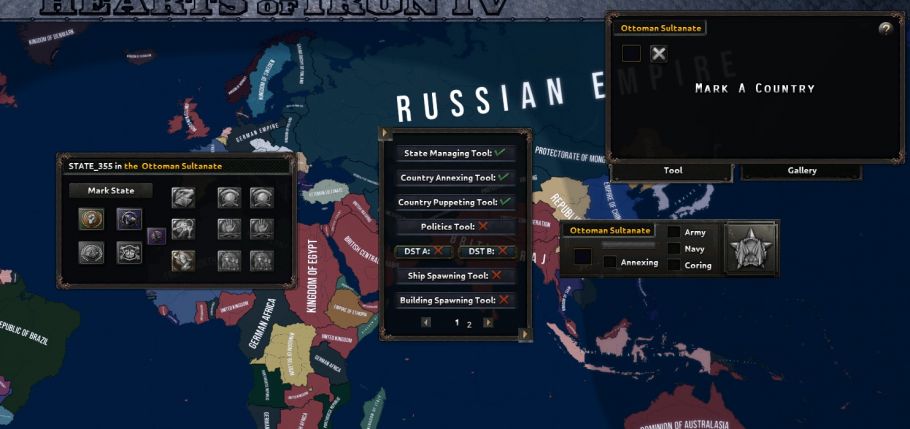Turn on the Building Spawning Tool
910x429 pixels.
pyautogui.click(x=454, y=300)
